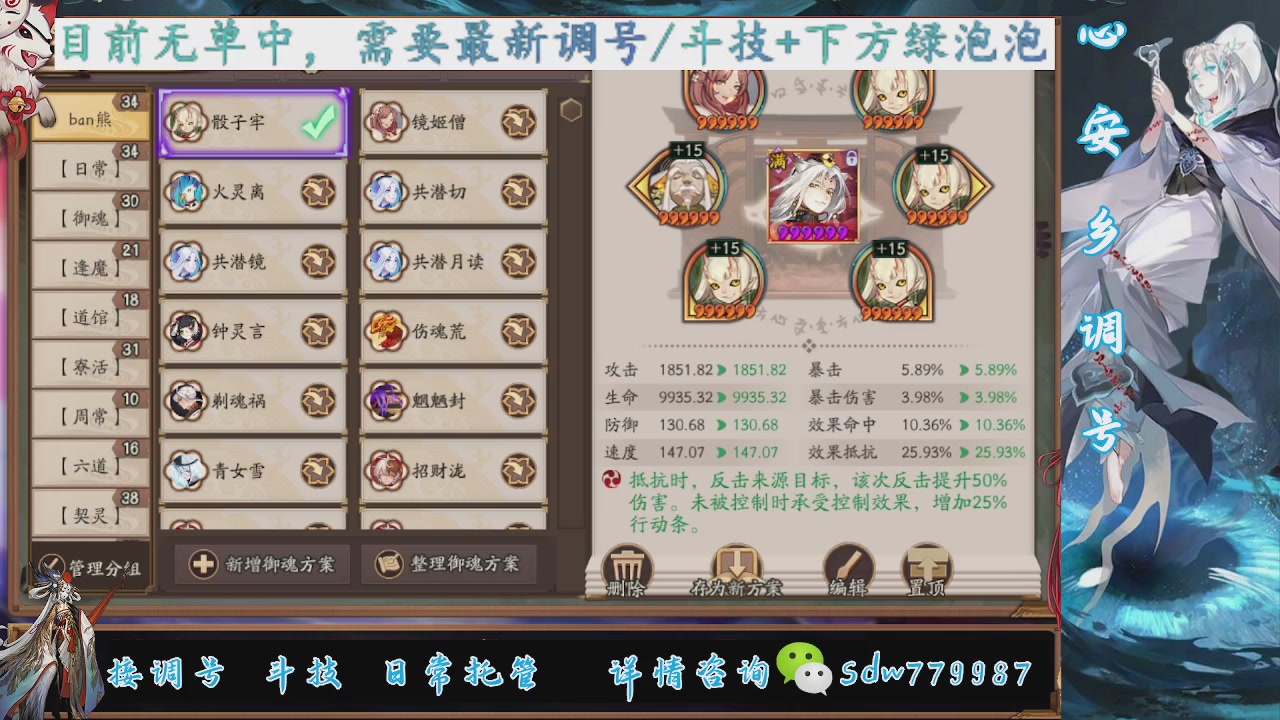The image size is (1280, 720).
Task: Switch to the ban熊 group tab
Action: coord(88,118)
